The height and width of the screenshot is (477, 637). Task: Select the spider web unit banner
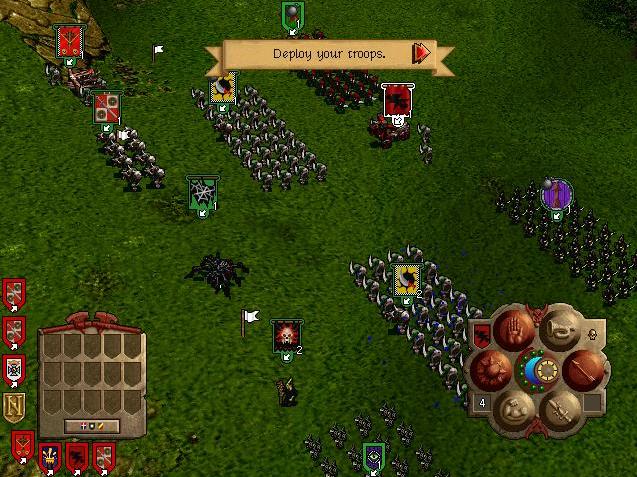pos(202,192)
